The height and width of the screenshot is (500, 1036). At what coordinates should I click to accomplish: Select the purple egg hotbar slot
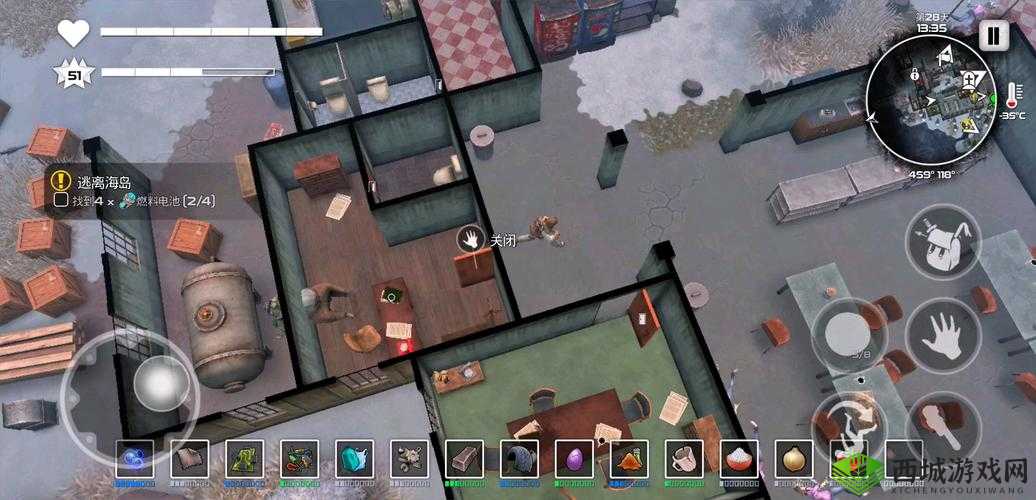tap(574, 459)
